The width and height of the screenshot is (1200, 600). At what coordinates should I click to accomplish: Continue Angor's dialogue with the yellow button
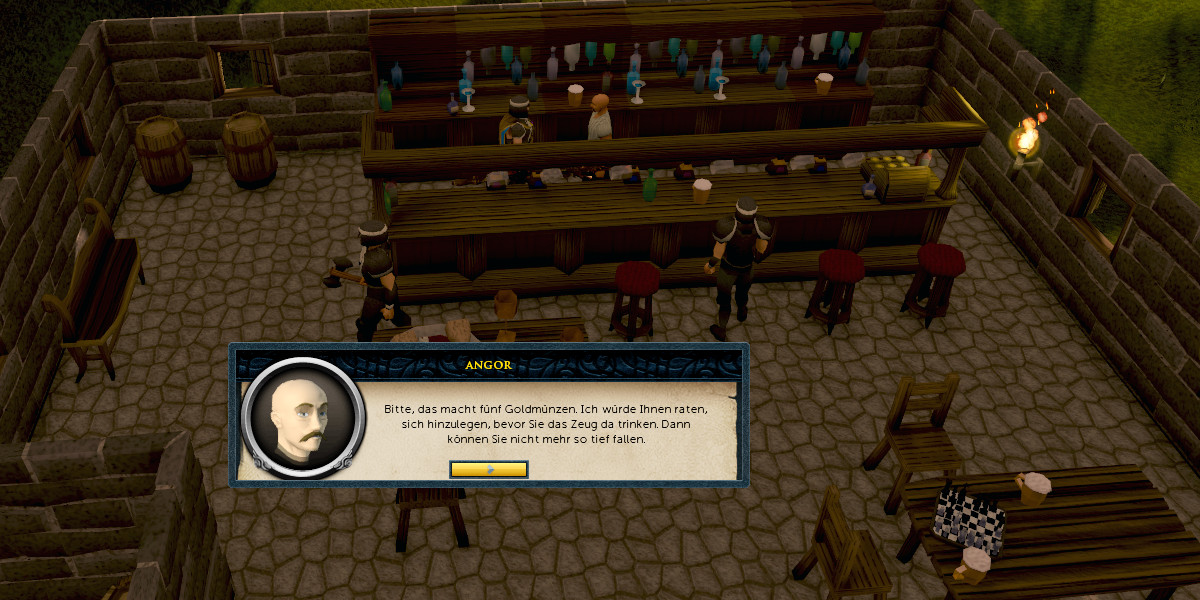[x=488, y=469]
